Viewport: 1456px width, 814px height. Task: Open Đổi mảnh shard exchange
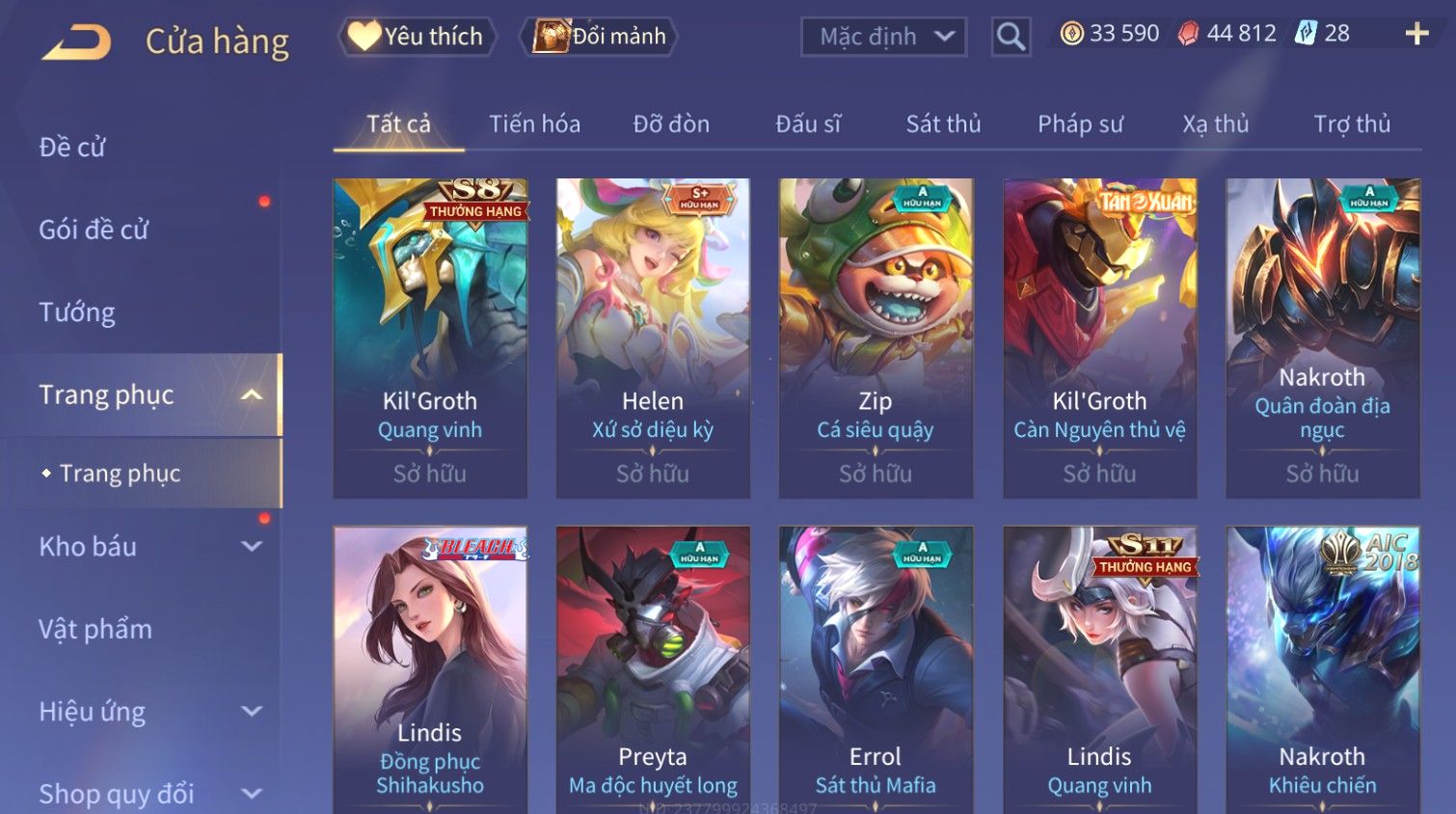600,37
